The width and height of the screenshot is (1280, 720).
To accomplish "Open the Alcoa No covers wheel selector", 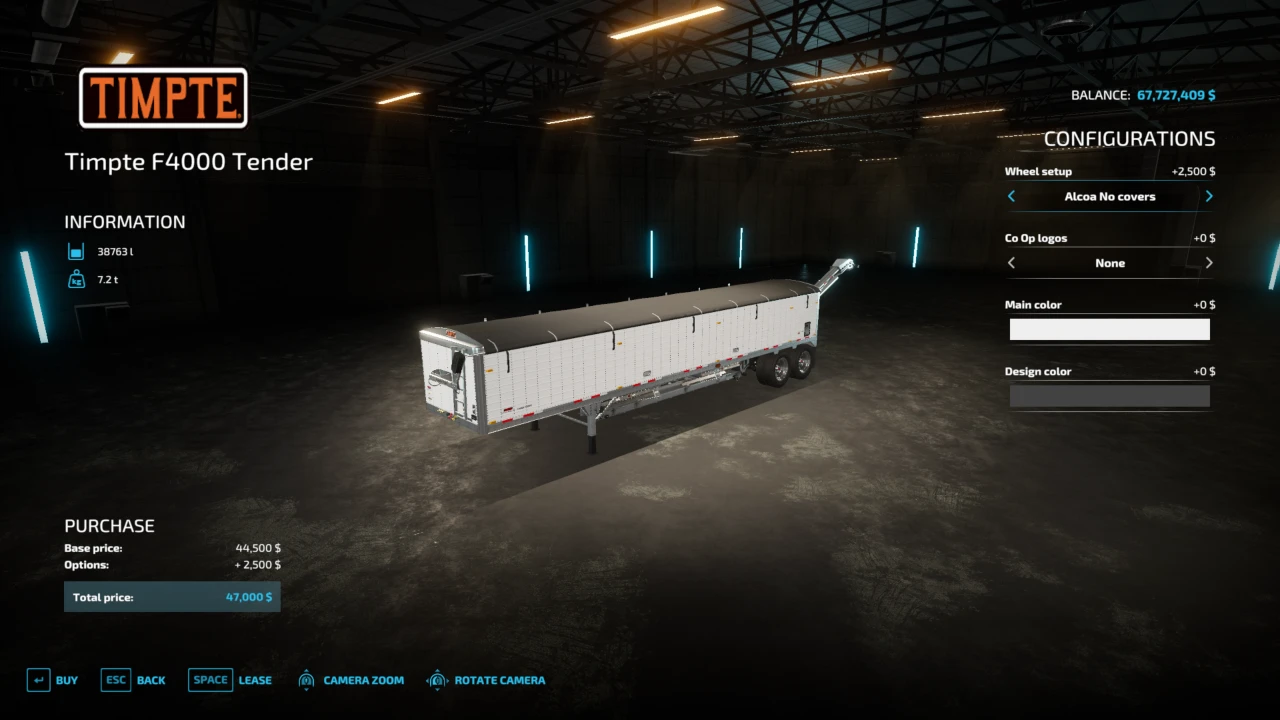I will pos(1110,196).
